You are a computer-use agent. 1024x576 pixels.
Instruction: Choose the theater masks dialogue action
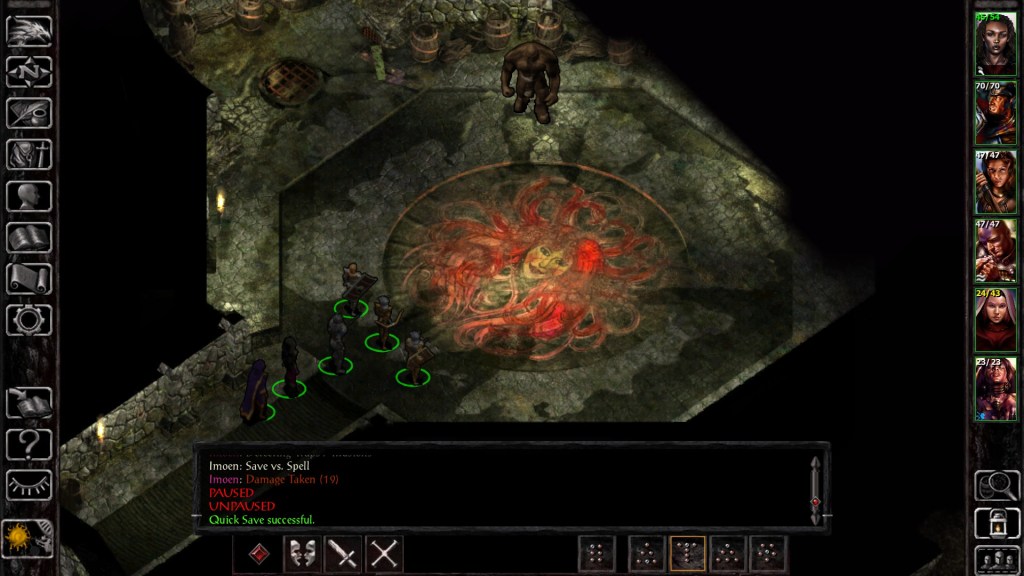click(302, 554)
